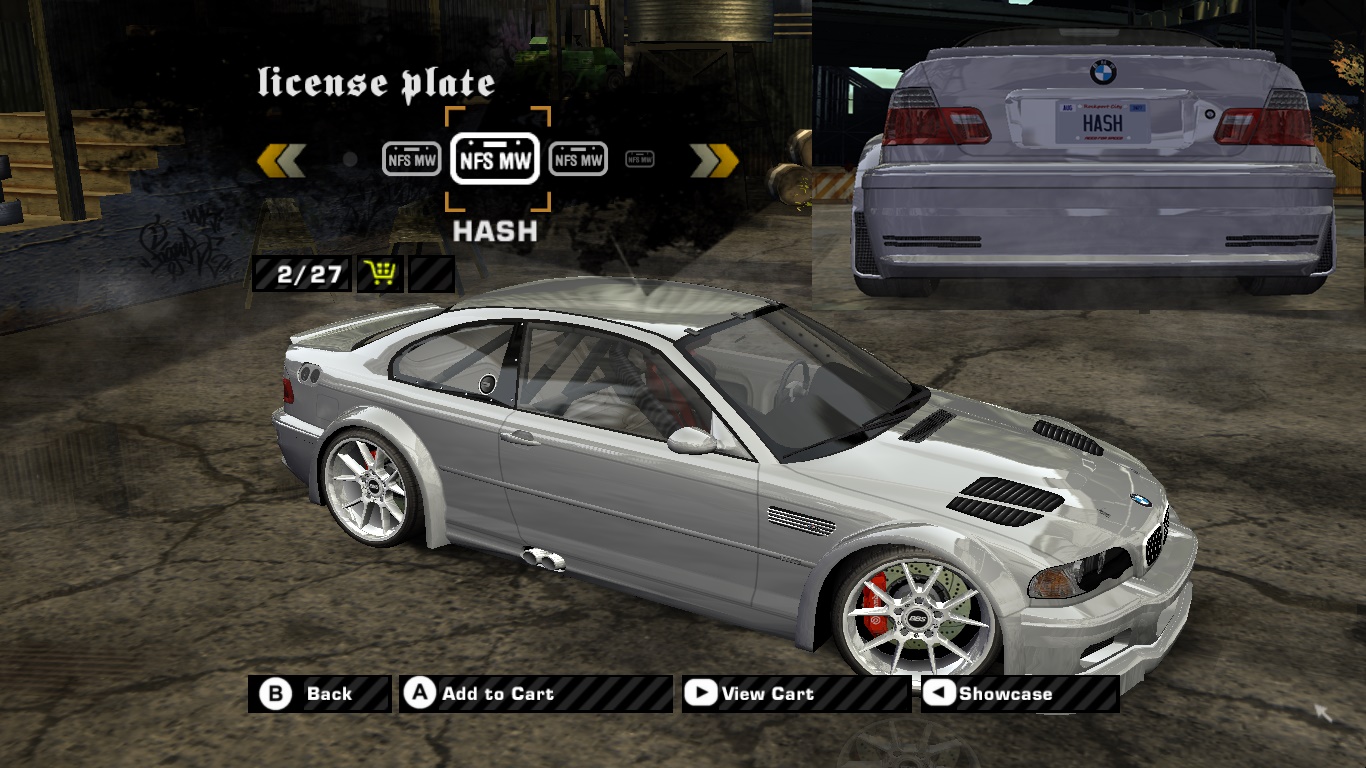Viewport: 1366px width, 768px height.
Task: Pick the plate thumbnail right of the selected one
Action: [x=578, y=159]
